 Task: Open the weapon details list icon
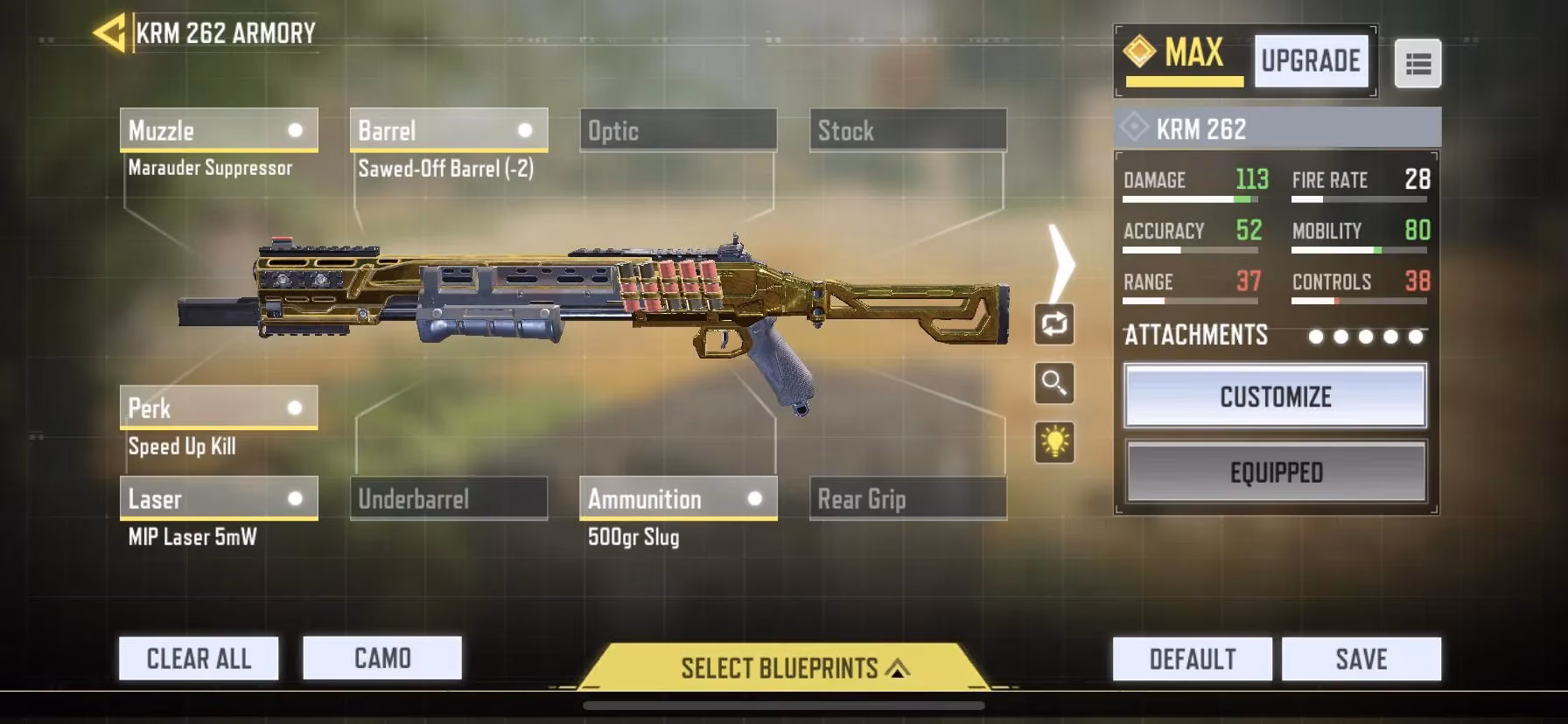pyautogui.click(x=1417, y=65)
